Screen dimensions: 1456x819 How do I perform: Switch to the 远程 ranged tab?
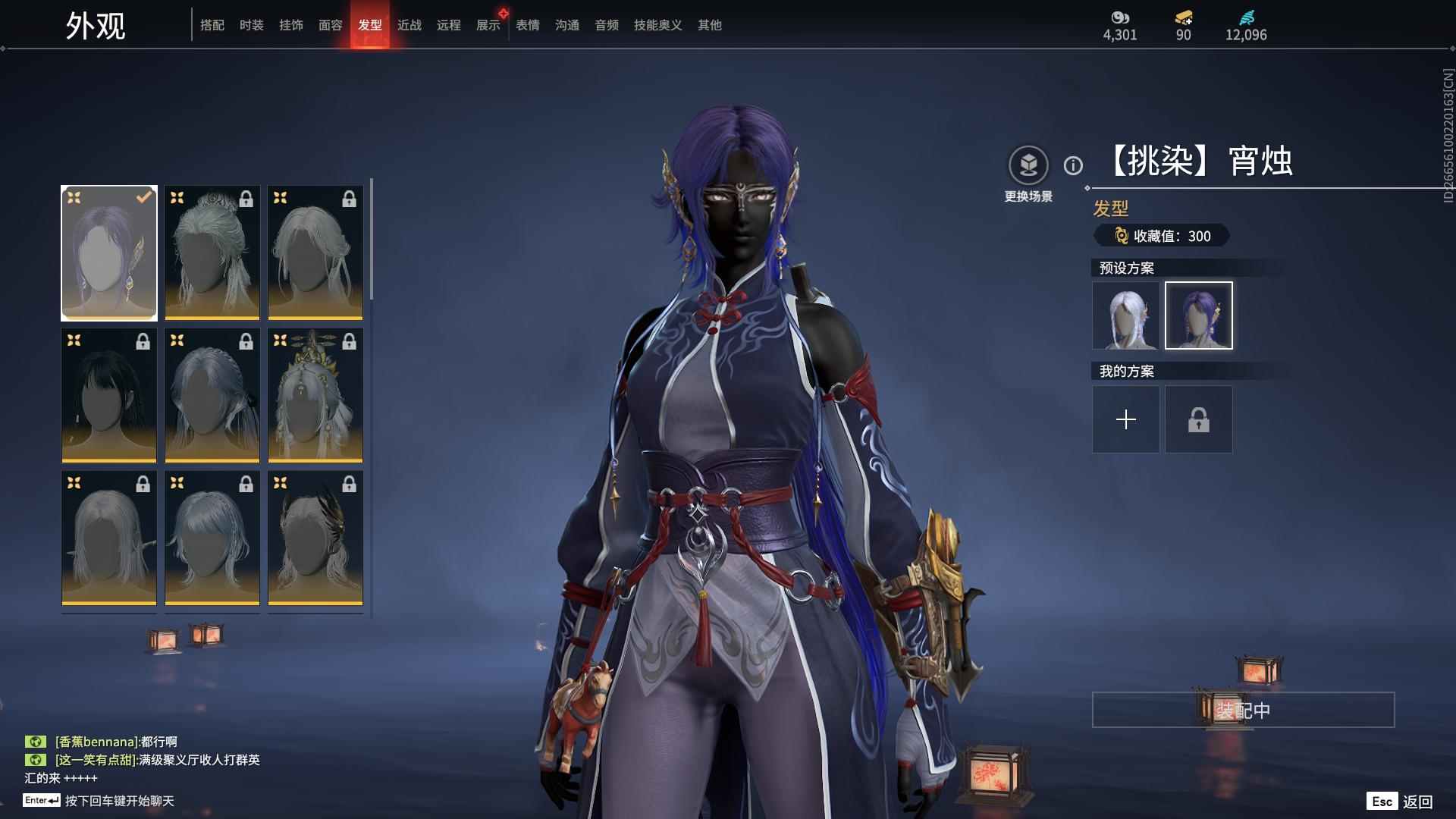[x=448, y=25]
